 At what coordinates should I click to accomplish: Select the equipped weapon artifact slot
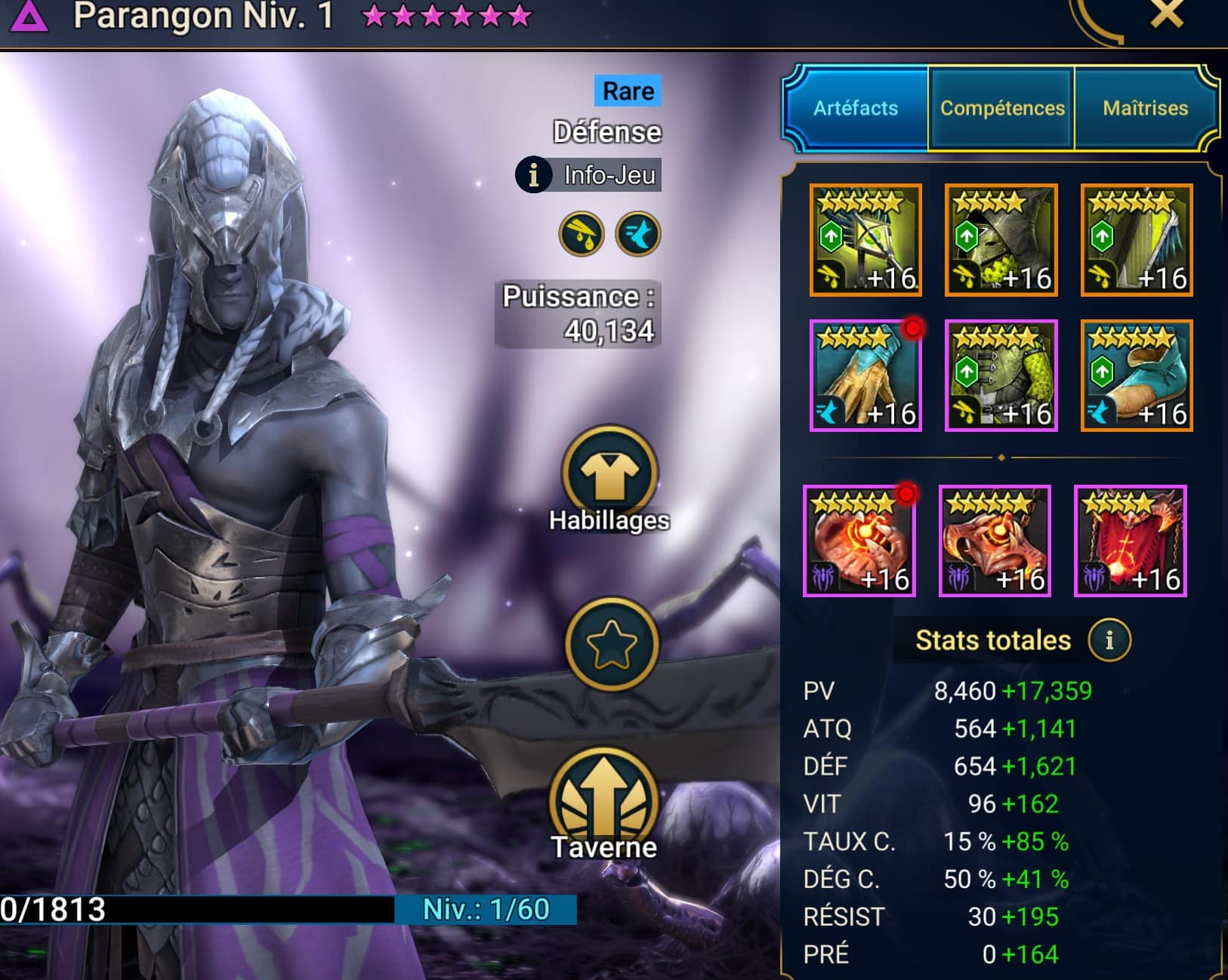coord(865,239)
